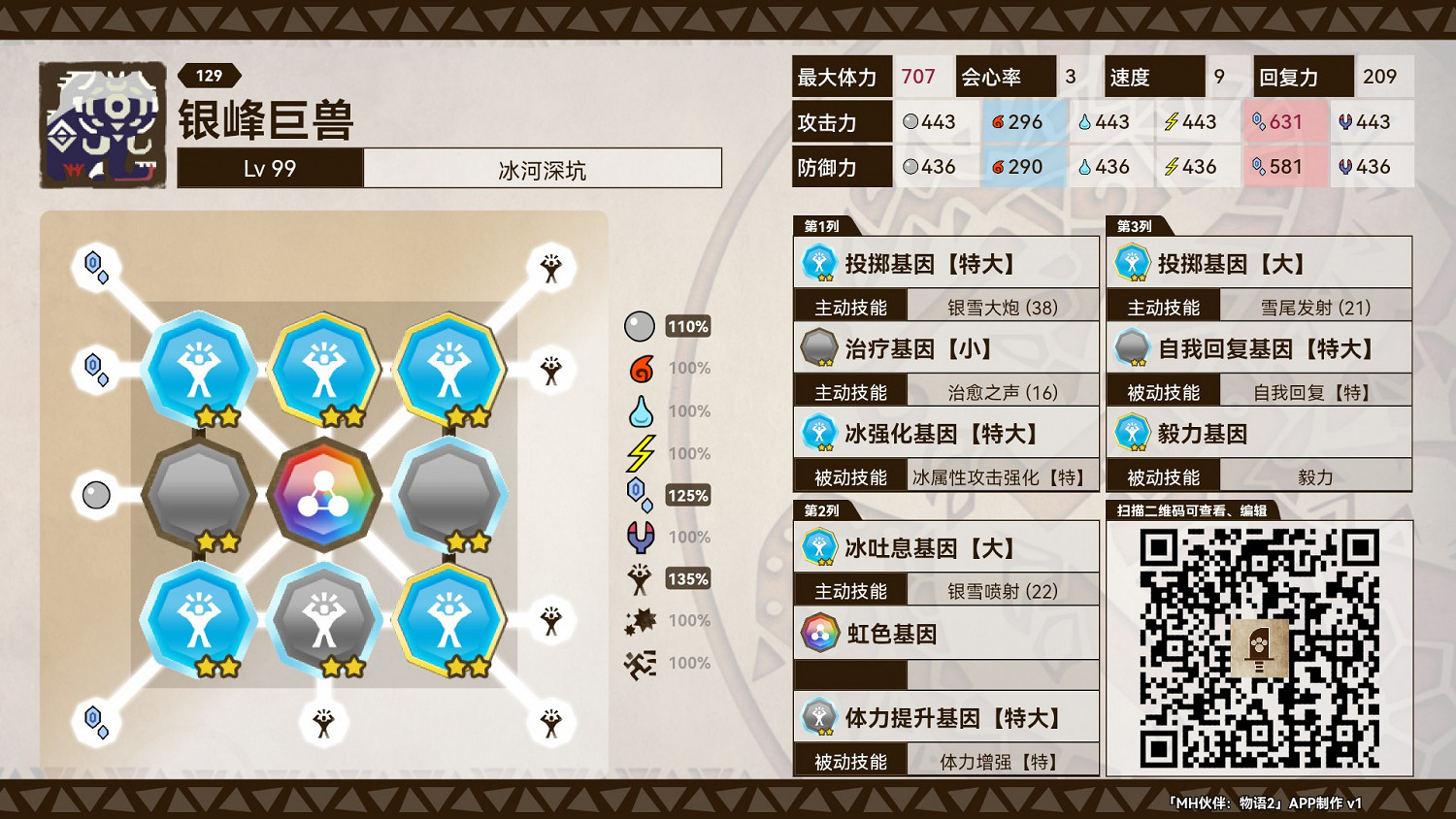Click the 体力提升基因【特大】 gene icon
Screen dimensions: 1456x819
click(820, 716)
